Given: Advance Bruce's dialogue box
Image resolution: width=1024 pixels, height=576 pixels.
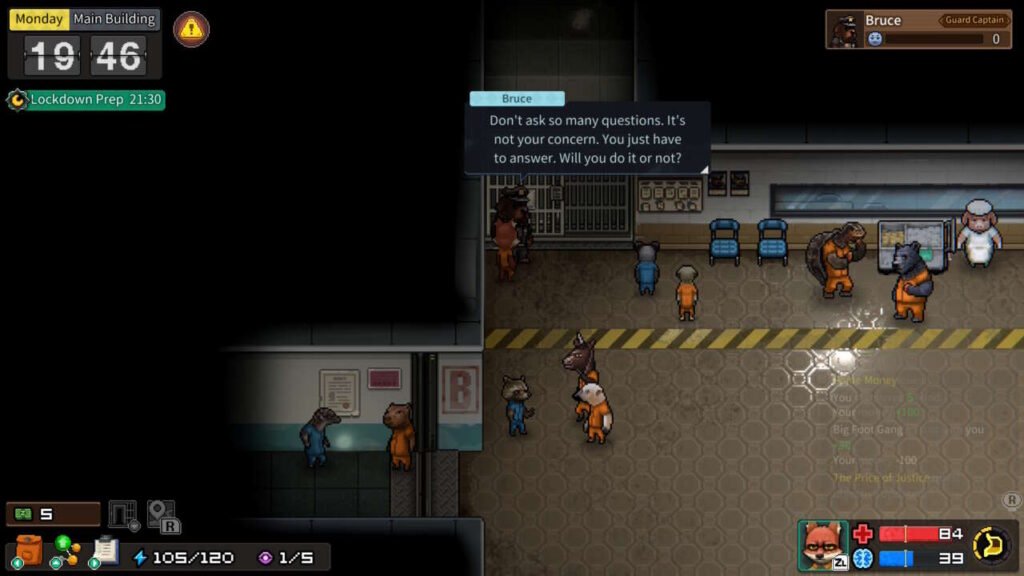Looking at the screenshot, I should (587, 139).
